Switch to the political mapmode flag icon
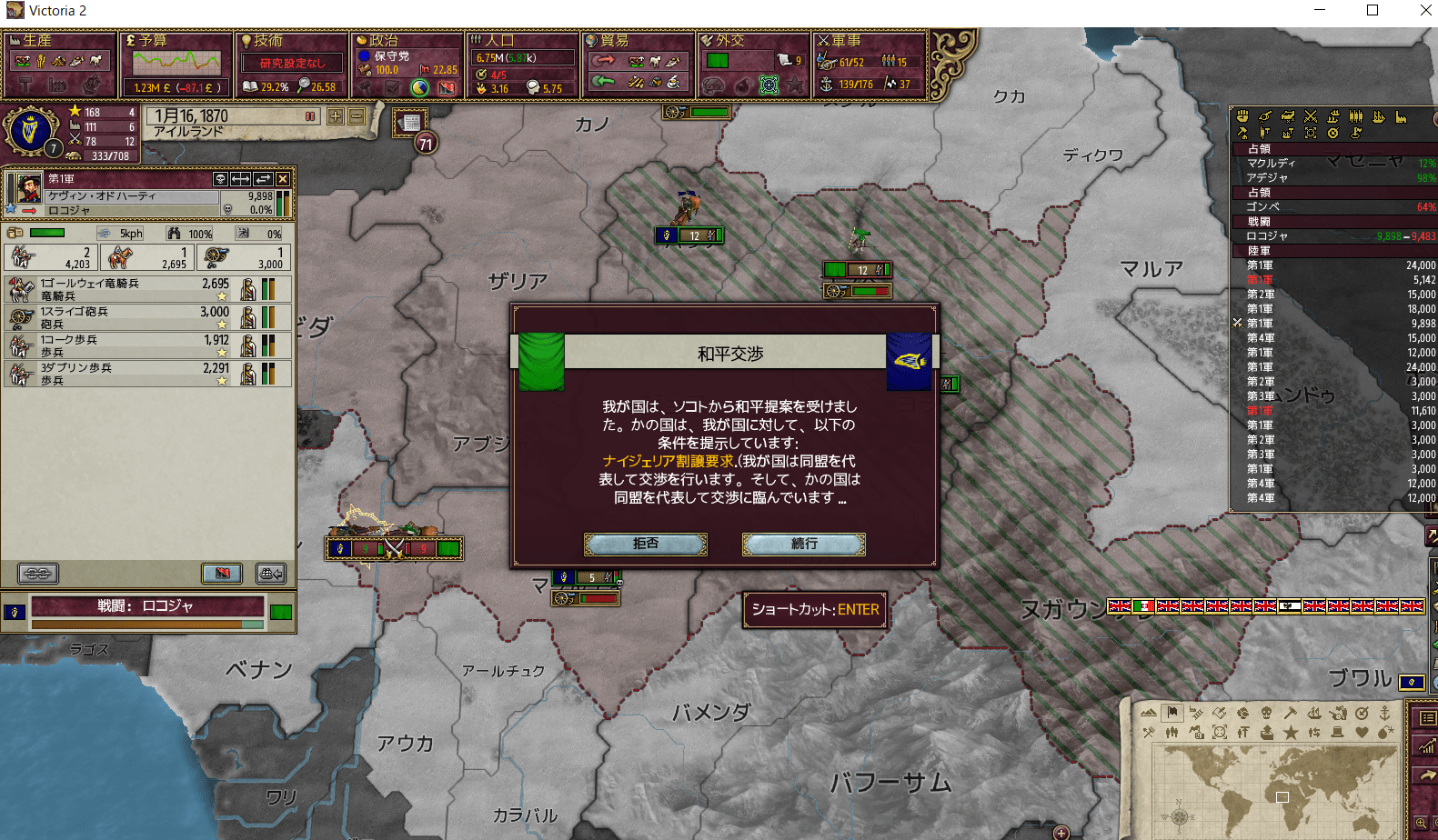 point(1172,713)
